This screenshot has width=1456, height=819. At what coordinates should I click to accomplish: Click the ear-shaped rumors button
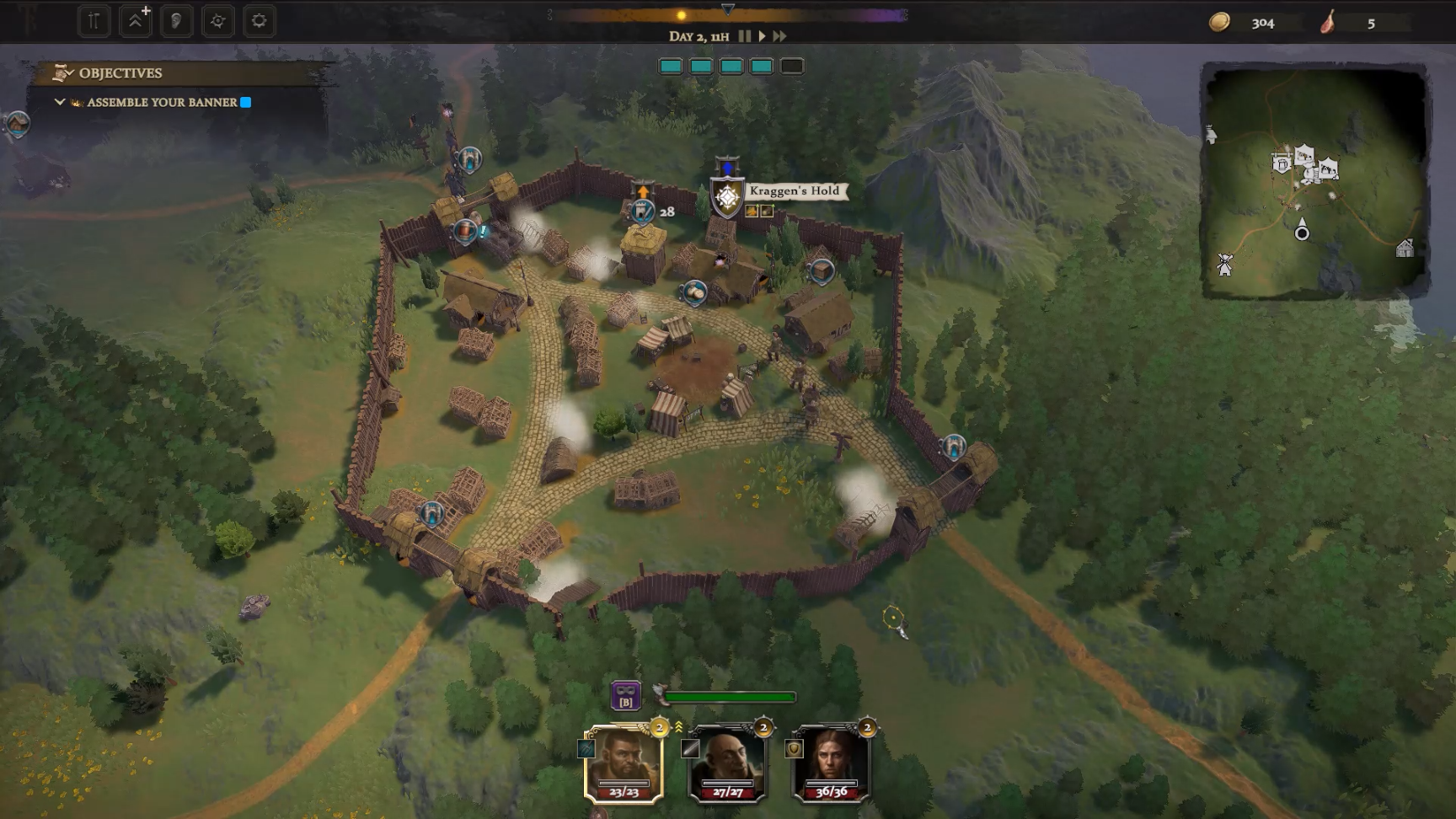tap(176, 21)
